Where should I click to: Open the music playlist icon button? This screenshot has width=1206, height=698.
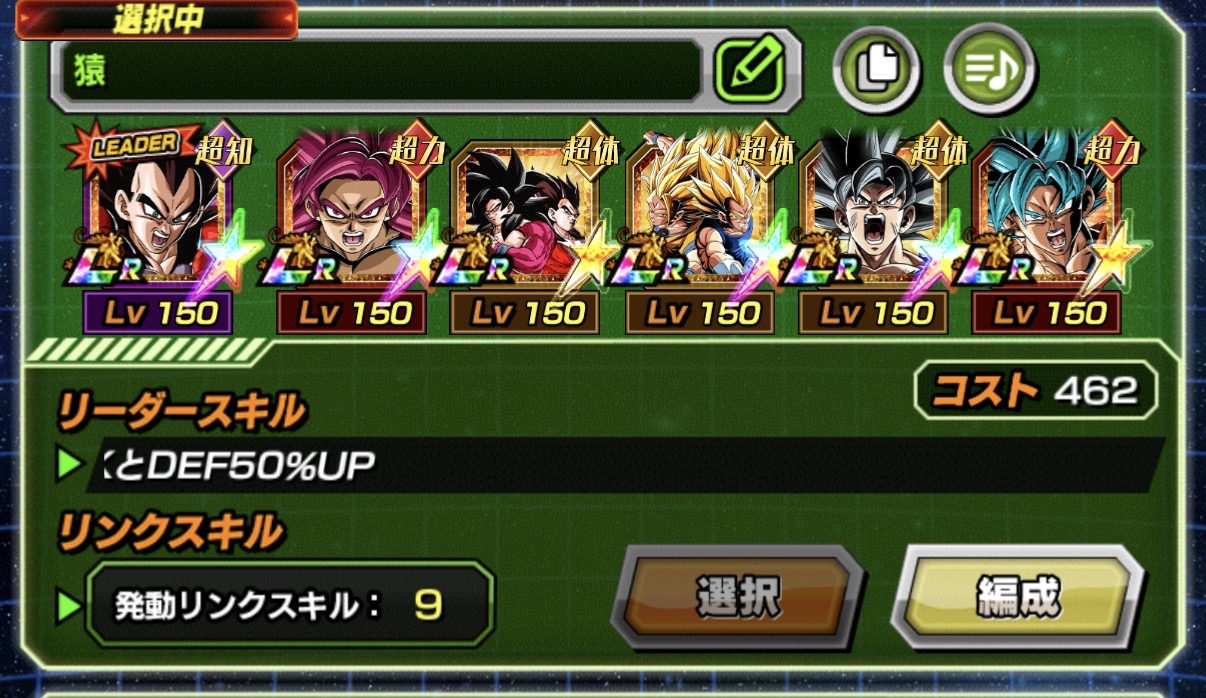(989, 69)
